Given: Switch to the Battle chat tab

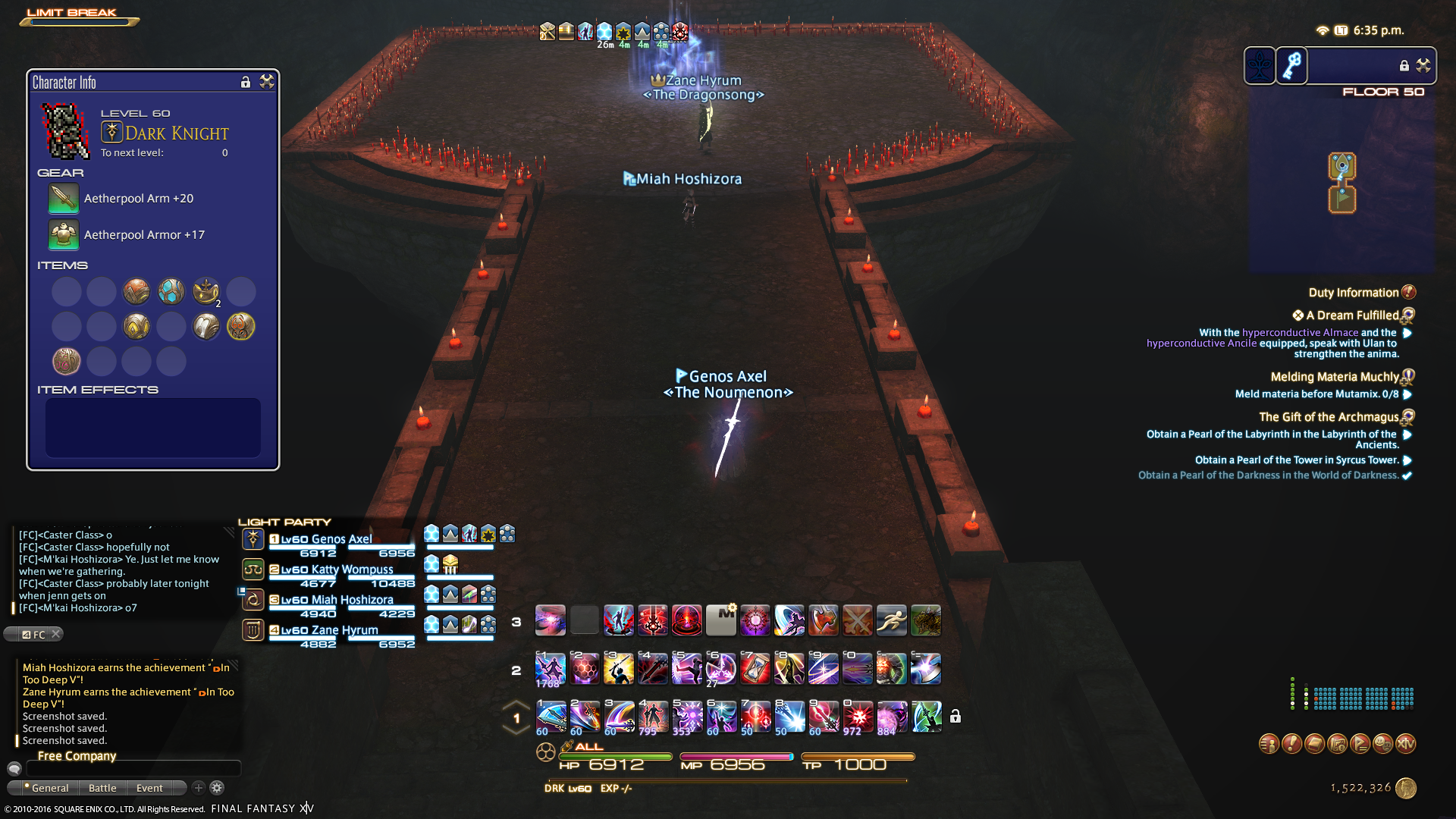Looking at the screenshot, I should tap(102, 789).
